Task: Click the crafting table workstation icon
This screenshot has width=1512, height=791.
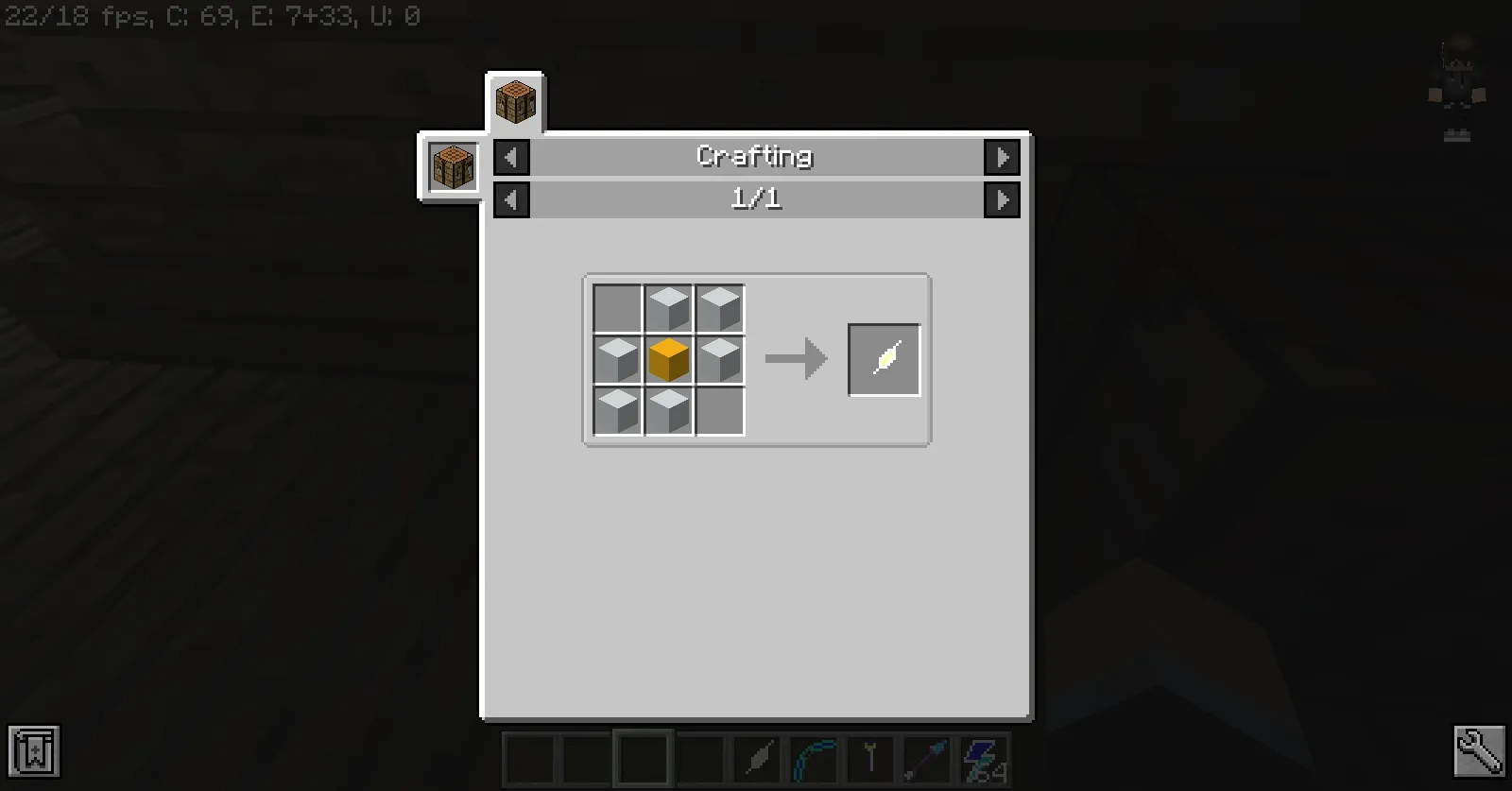Action: click(452, 166)
